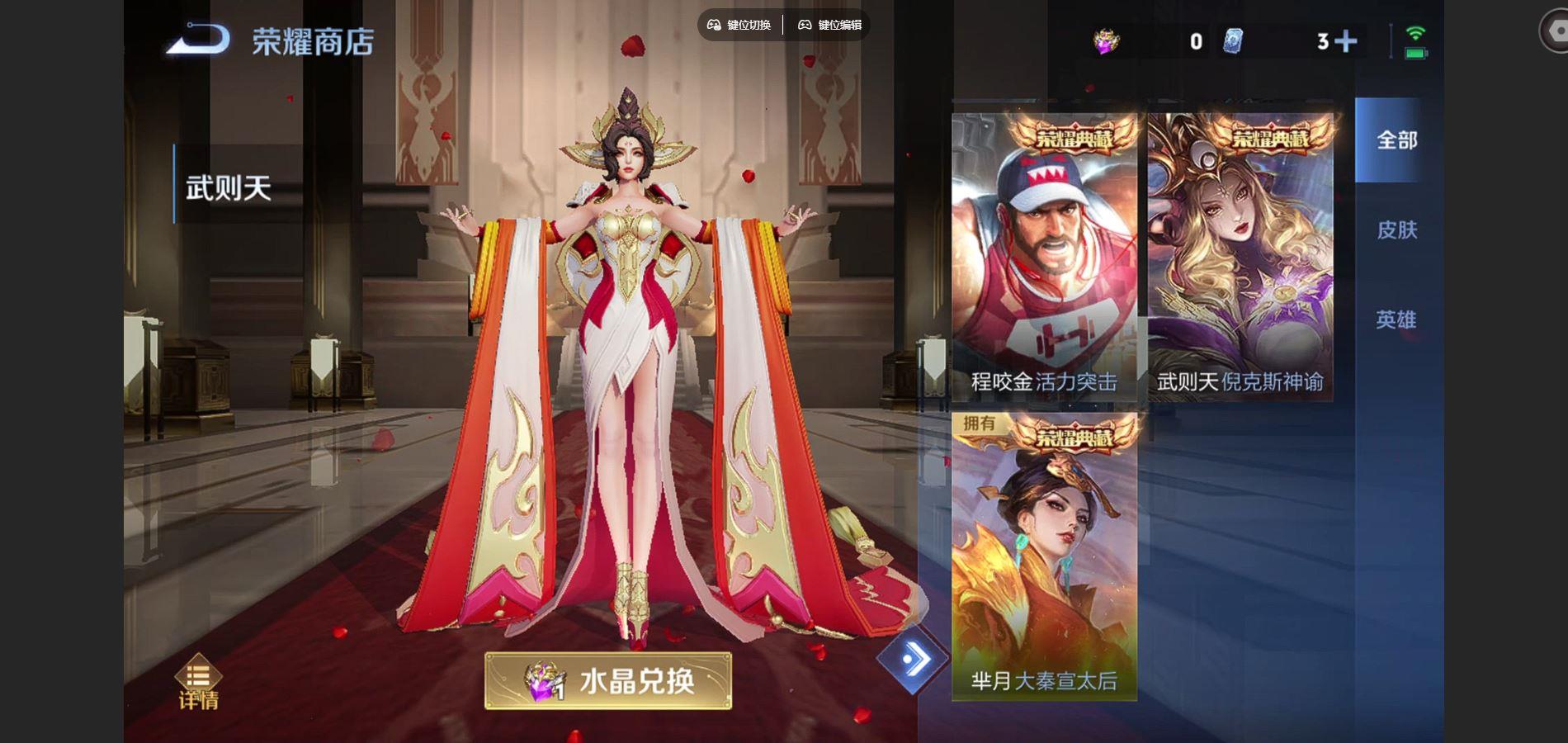1568x743 pixels.
Task: Click the honor crystal currency icon
Action: tap(1106, 41)
